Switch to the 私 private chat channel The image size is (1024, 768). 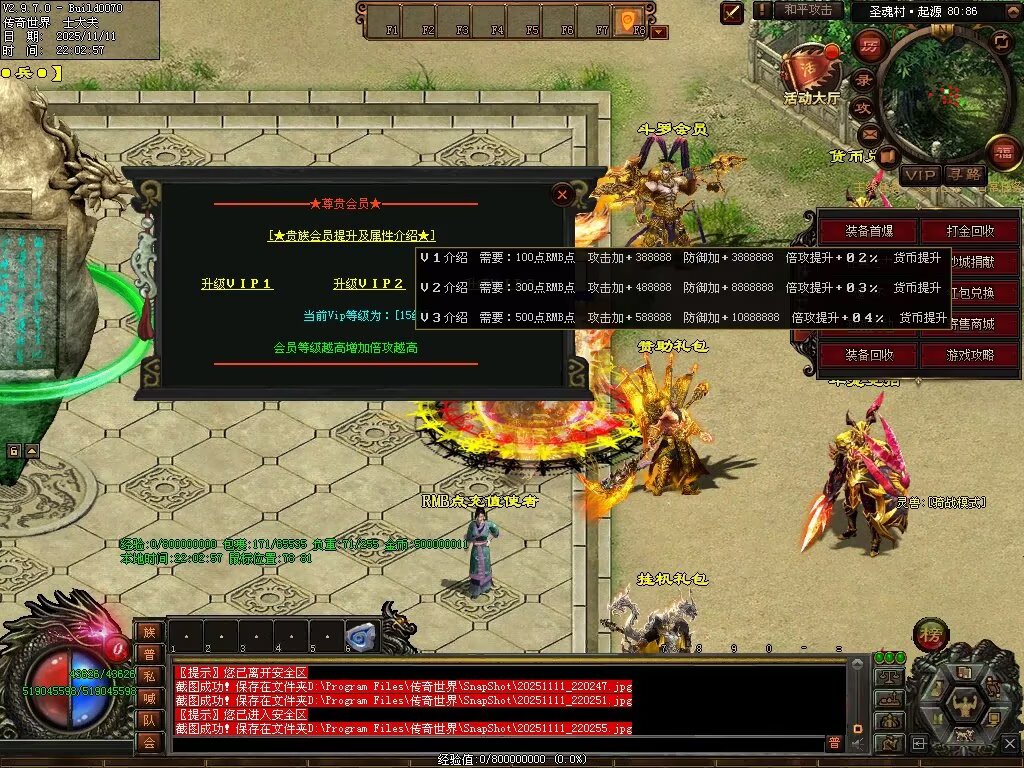pyautogui.click(x=149, y=676)
